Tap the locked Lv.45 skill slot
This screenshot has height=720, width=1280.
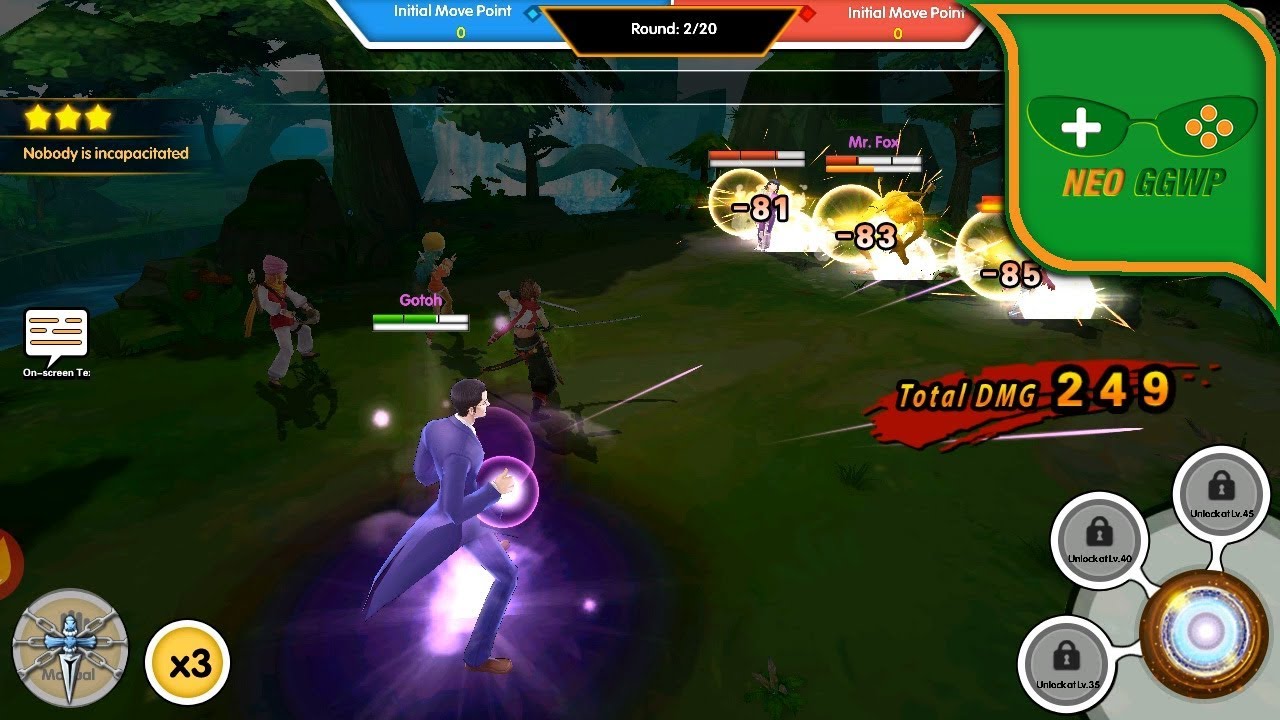(x=1220, y=492)
